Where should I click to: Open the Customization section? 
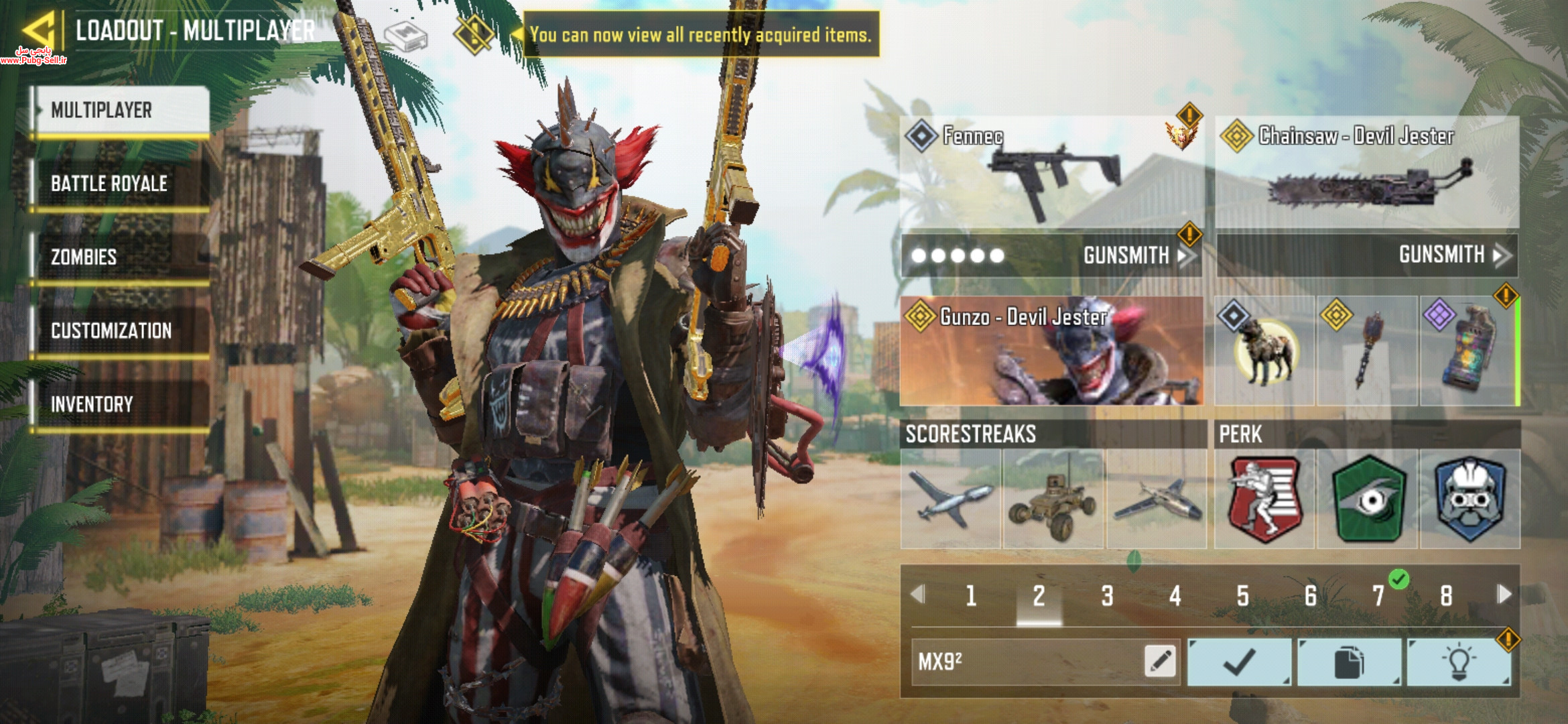coord(122,331)
